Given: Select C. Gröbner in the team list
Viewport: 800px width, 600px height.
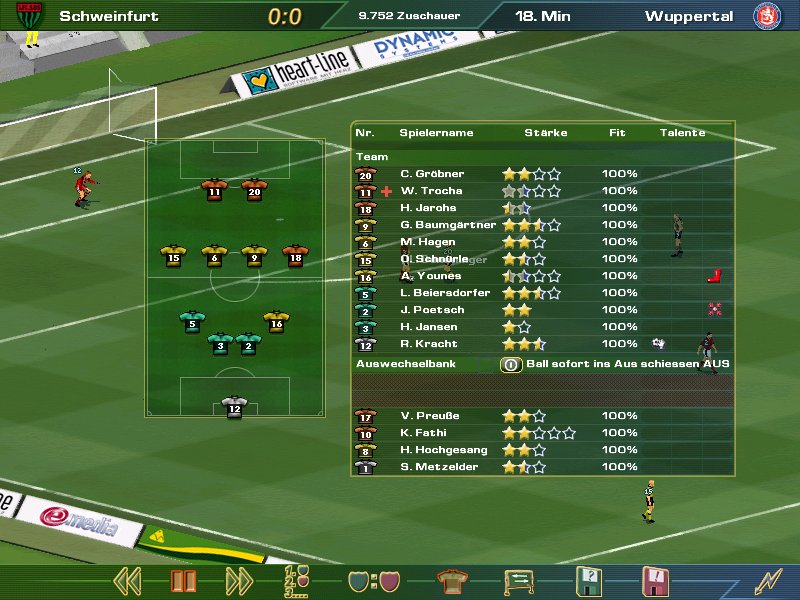Looking at the screenshot, I should pos(432,174).
